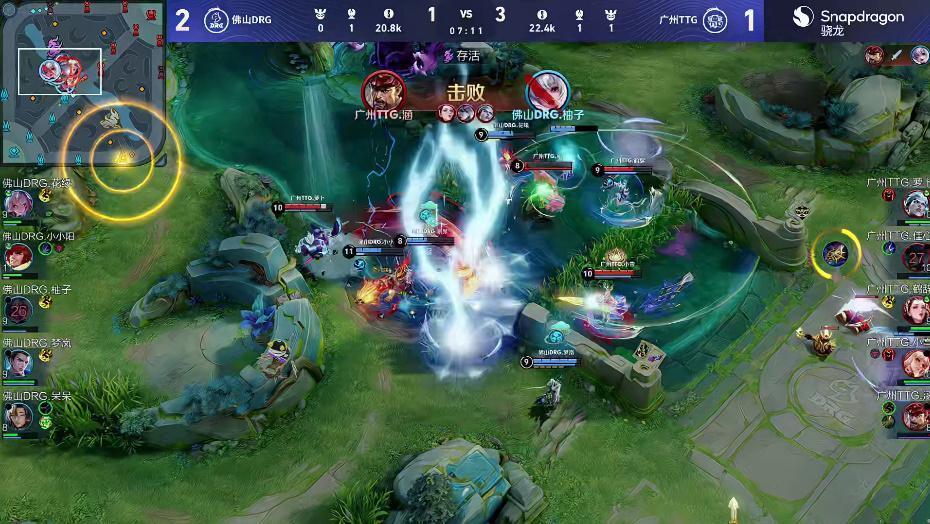Select the 广州TTG.鹤喆 player portrait
Screen dimensions: 930x524
[915, 310]
